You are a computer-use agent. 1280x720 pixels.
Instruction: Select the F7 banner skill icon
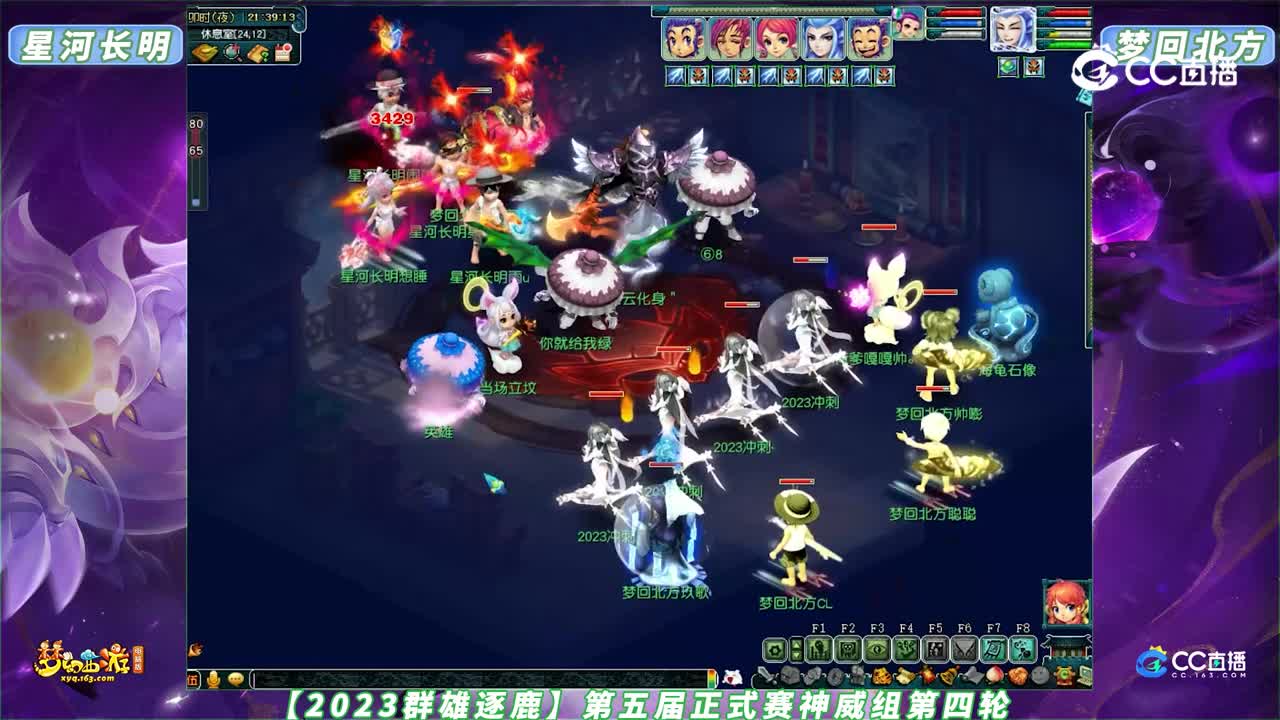(x=994, y=650)
